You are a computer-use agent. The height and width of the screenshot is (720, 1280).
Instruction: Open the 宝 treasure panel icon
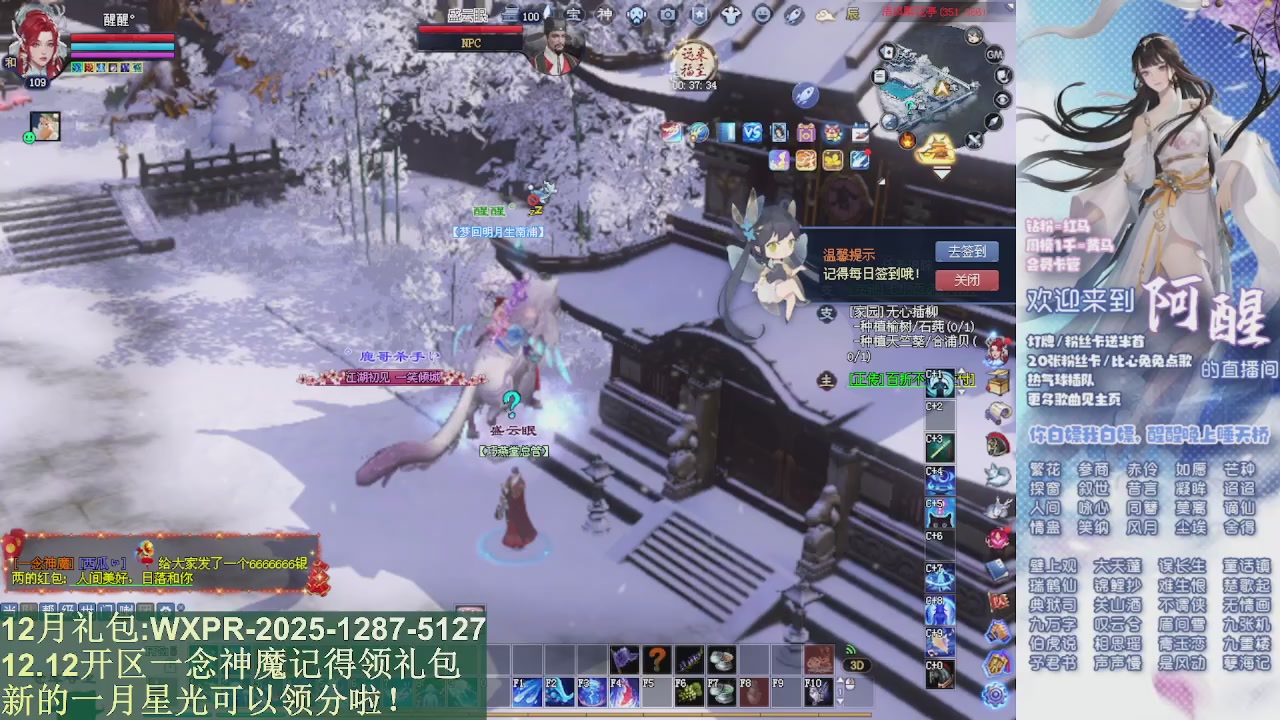tap(575, 15)
